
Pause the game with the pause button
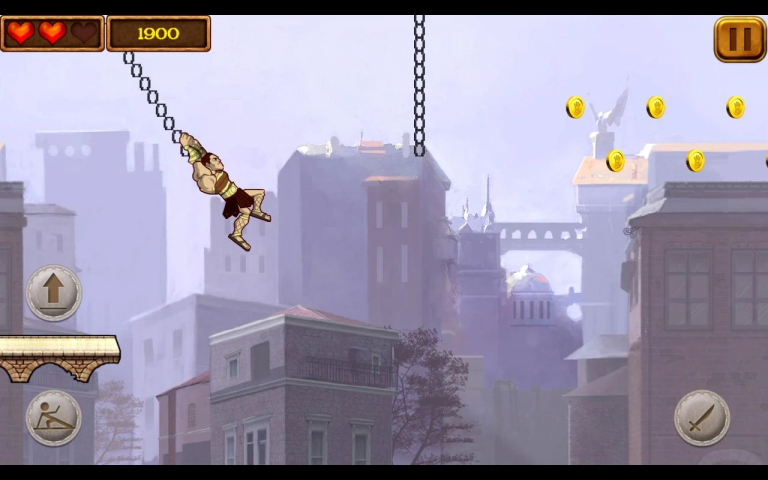click(740, 39)
